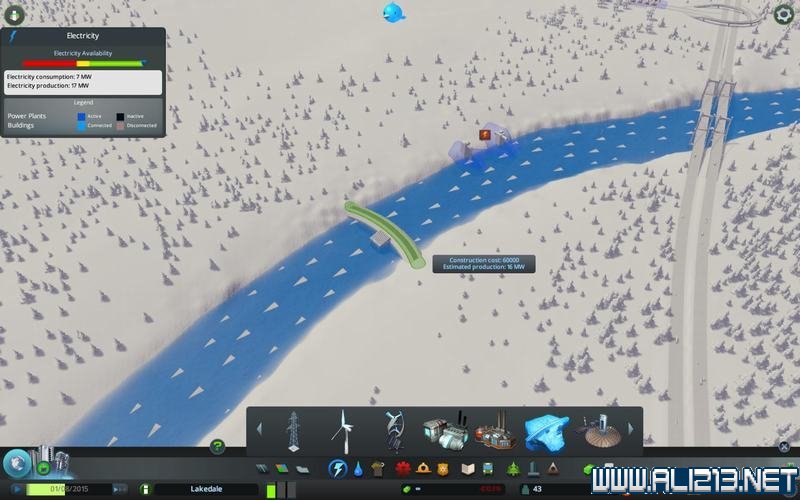Image resolution: width=800 pixels, height=500 pixels.
Task: Open the options gear menu
Action: [x=784, y=14]
